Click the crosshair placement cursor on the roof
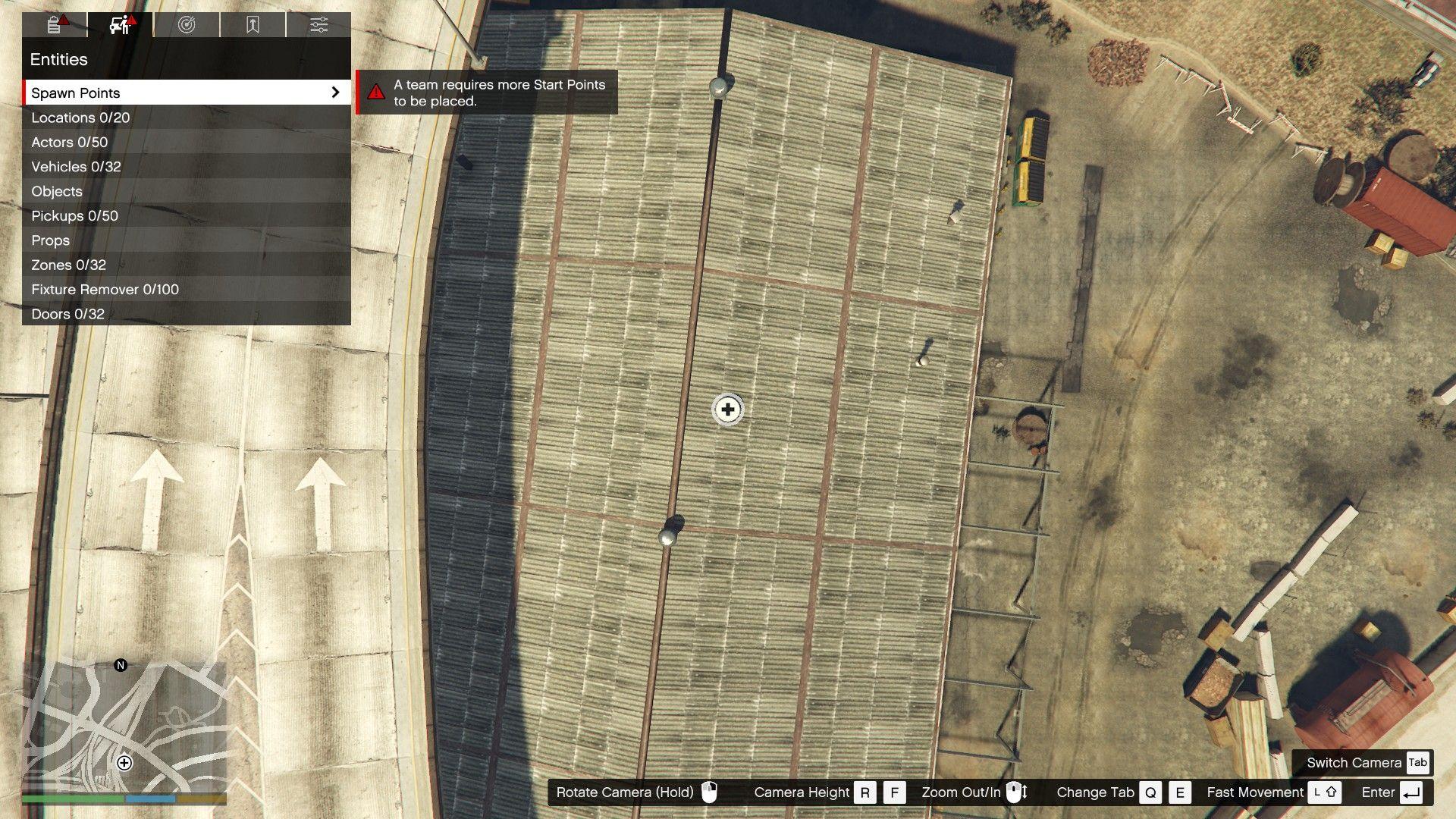Screen dimensions: 1456x819 pos(726,409)
